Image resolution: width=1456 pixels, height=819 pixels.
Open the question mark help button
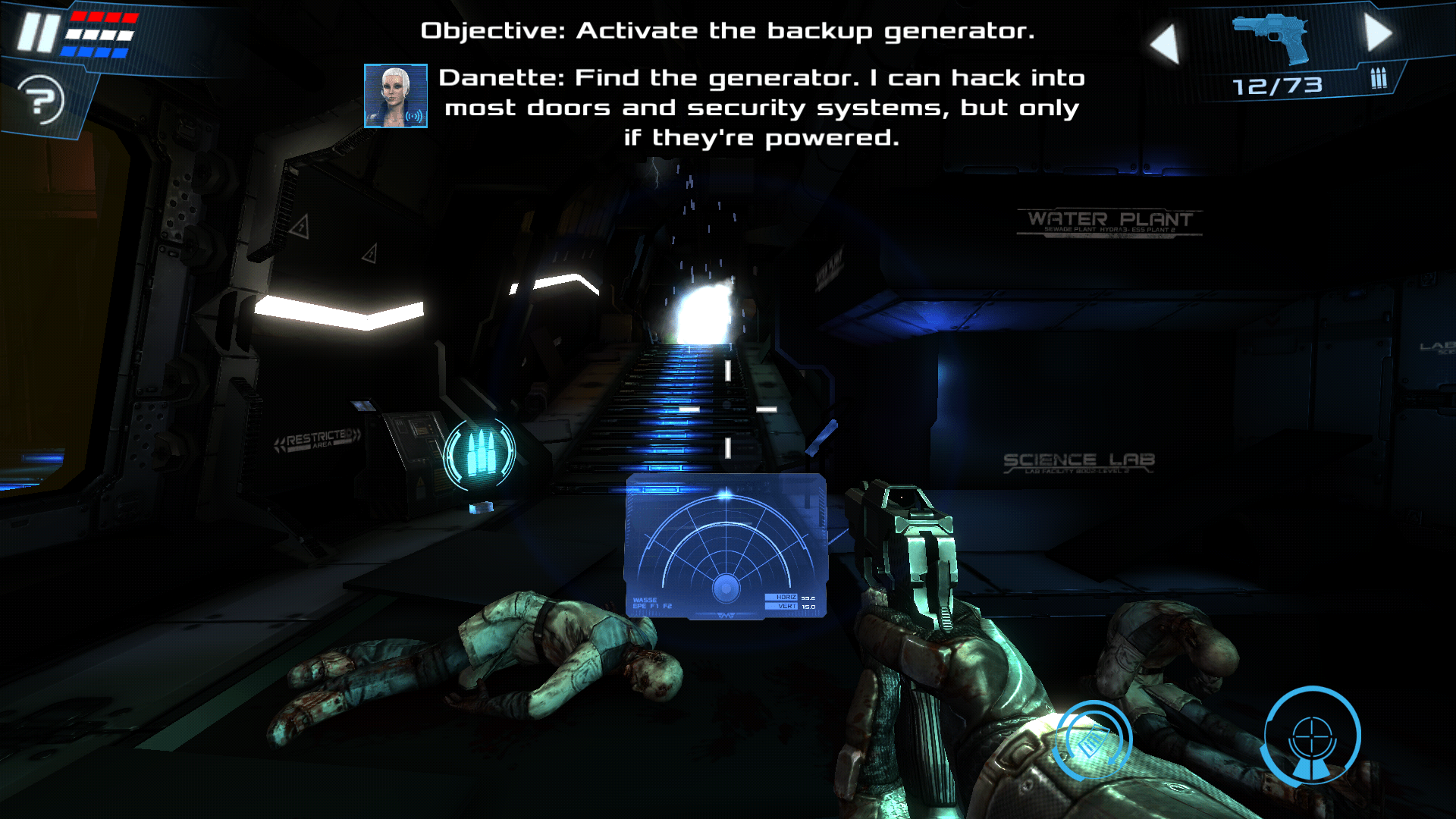42,99
